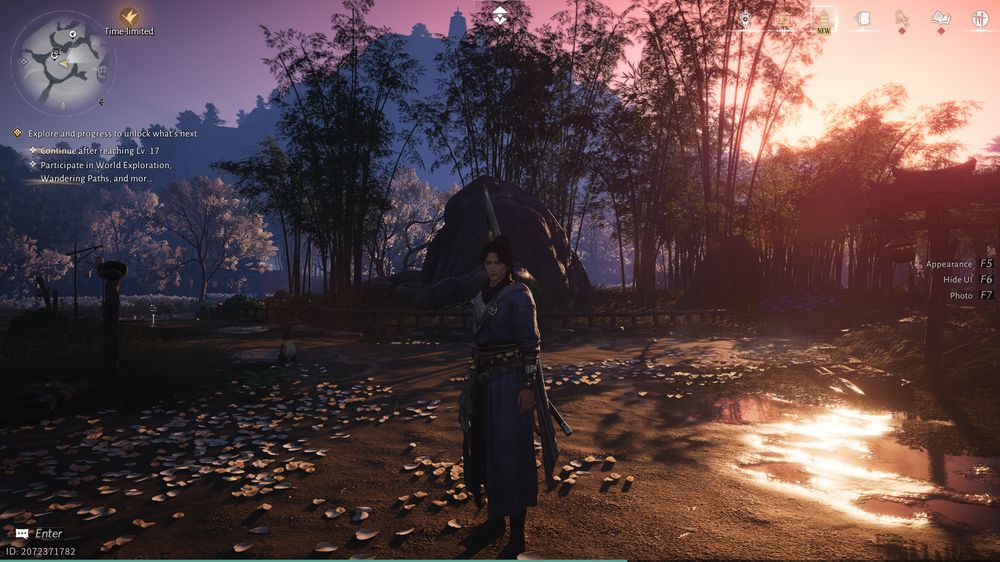Viewport: 1000px width, 562px height.
Task: Open the Time-limited event icon
Action: [x=129, y=17]
